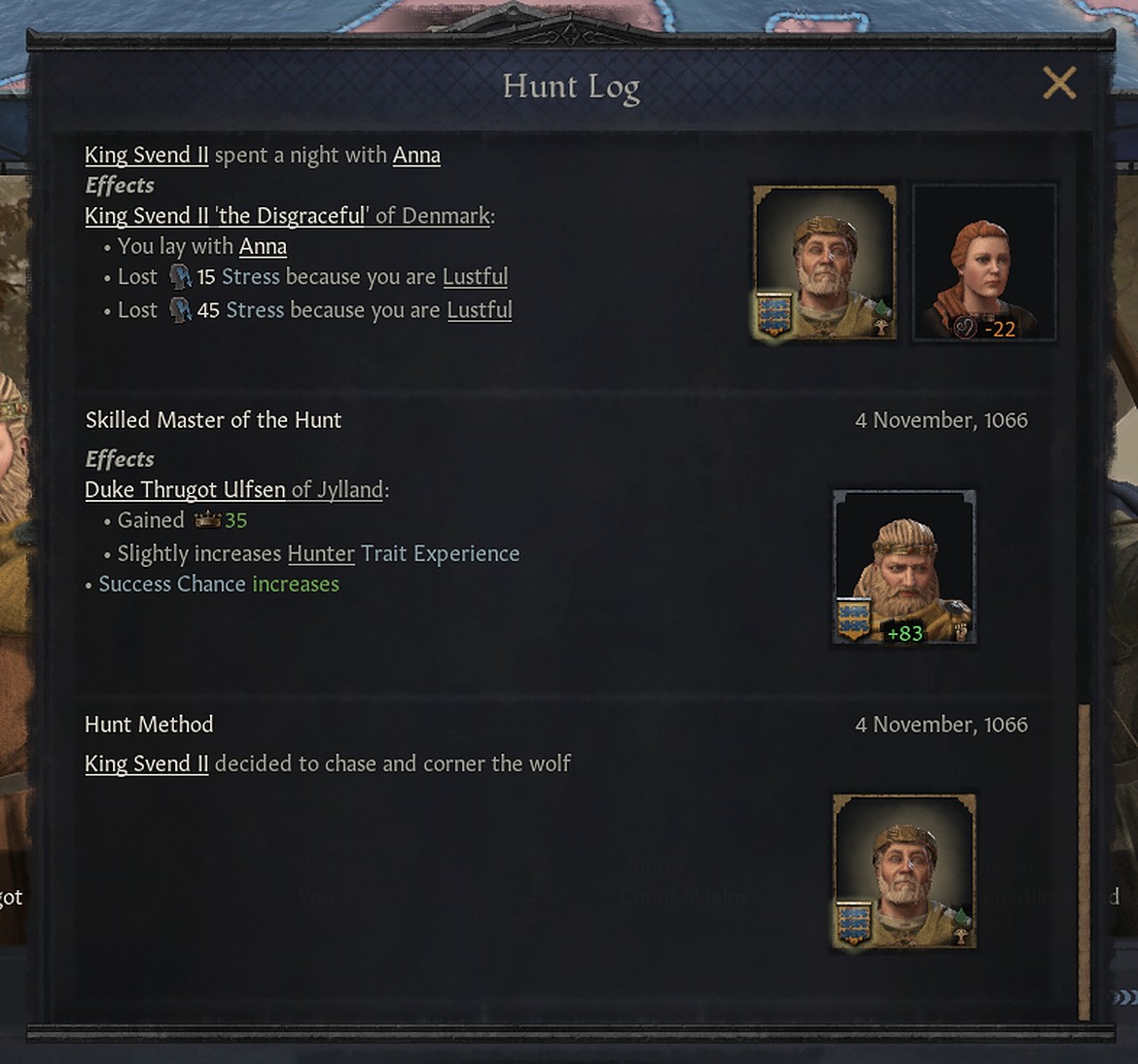
Task: Close the Hunt Log window
Action: pyautogui.click(x=1059, y=84)
